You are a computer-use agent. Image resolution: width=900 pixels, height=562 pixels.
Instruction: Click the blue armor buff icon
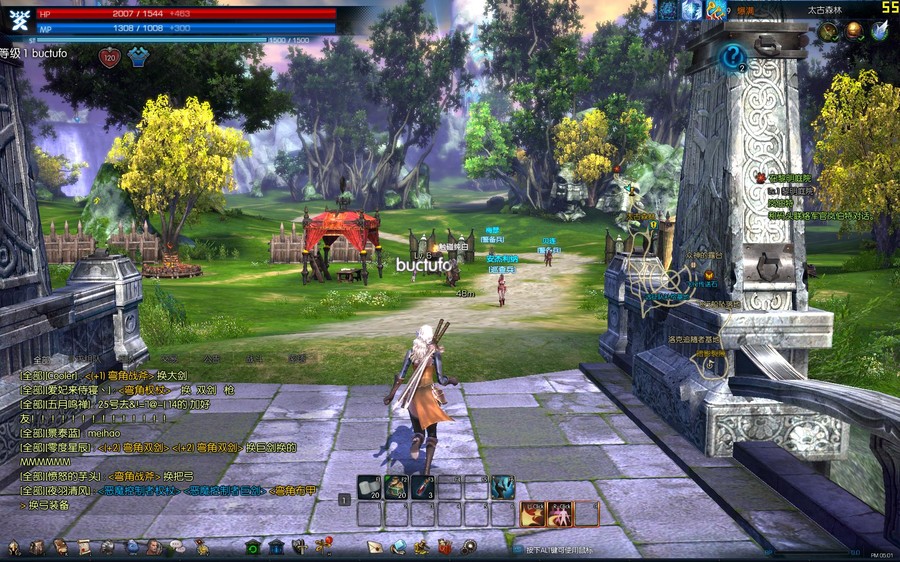click(137, 57)
